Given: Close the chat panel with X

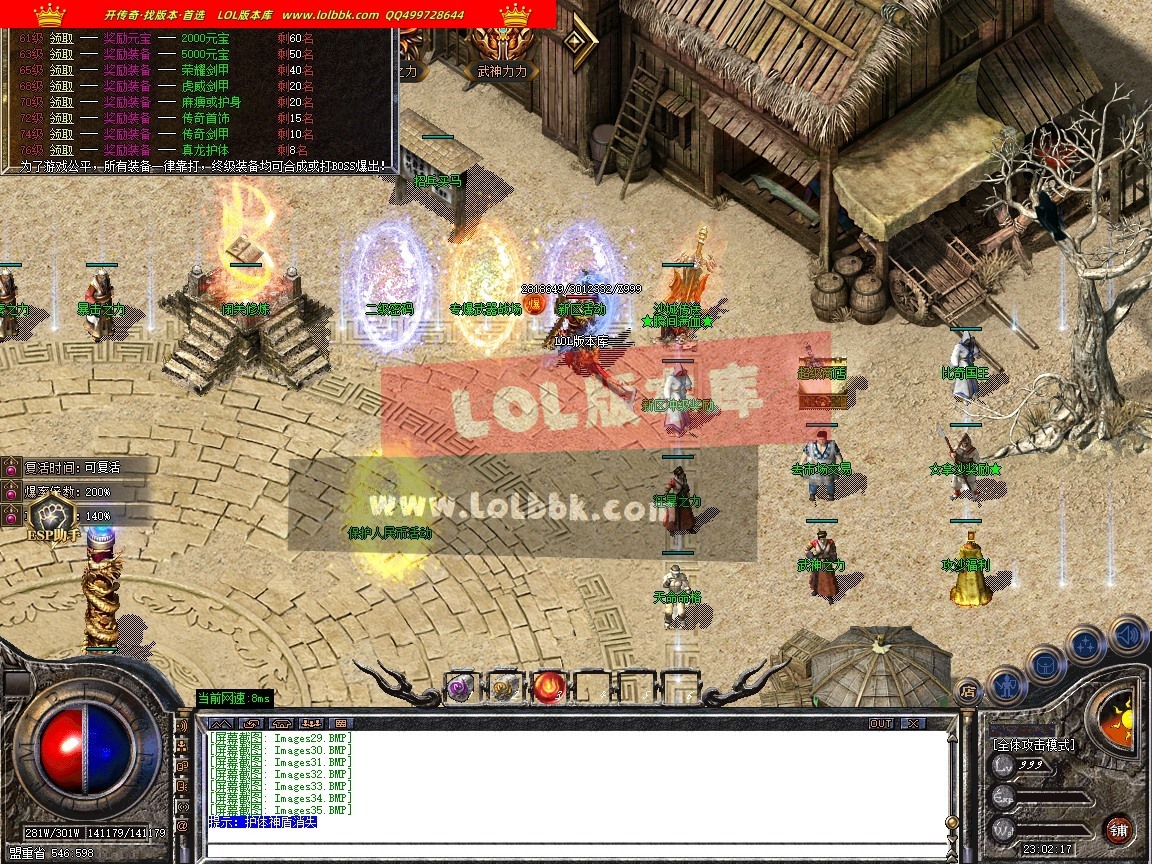Looking at the screenshot, I should (912, 723).
